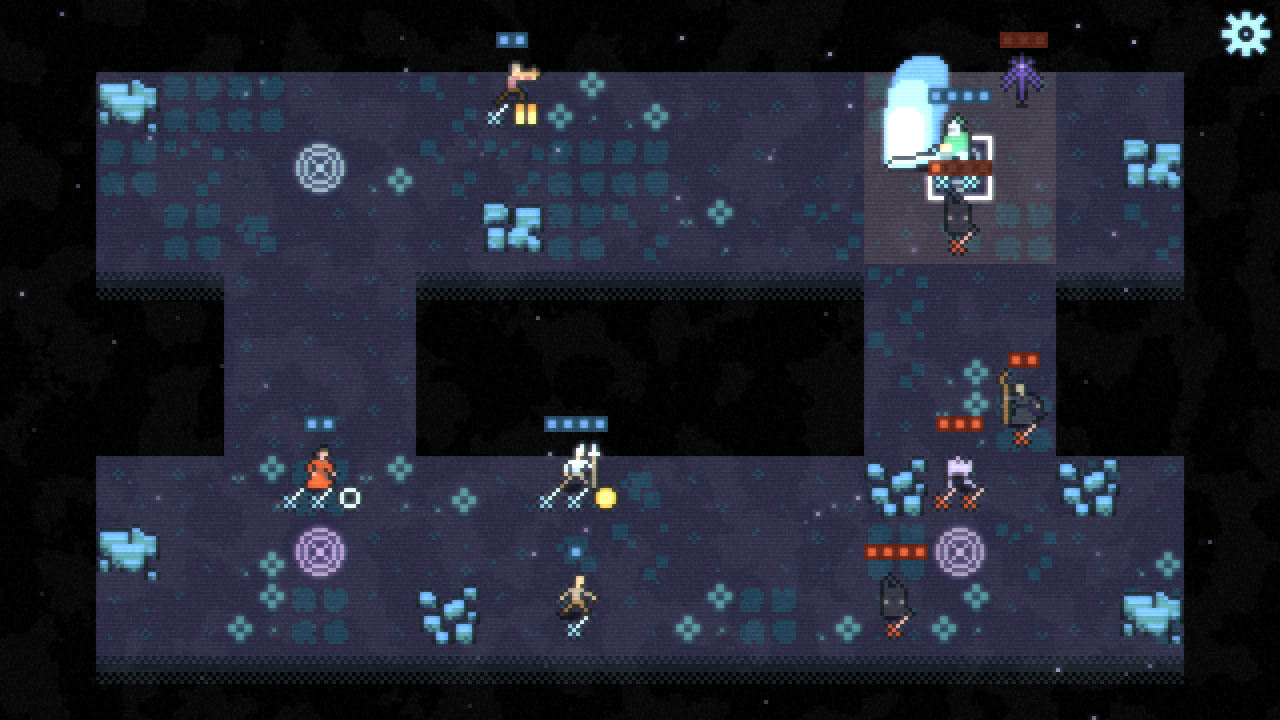Click the purple spiral portal bottom-left
The height and width of the screenshot is (720, 1280).
319,549
